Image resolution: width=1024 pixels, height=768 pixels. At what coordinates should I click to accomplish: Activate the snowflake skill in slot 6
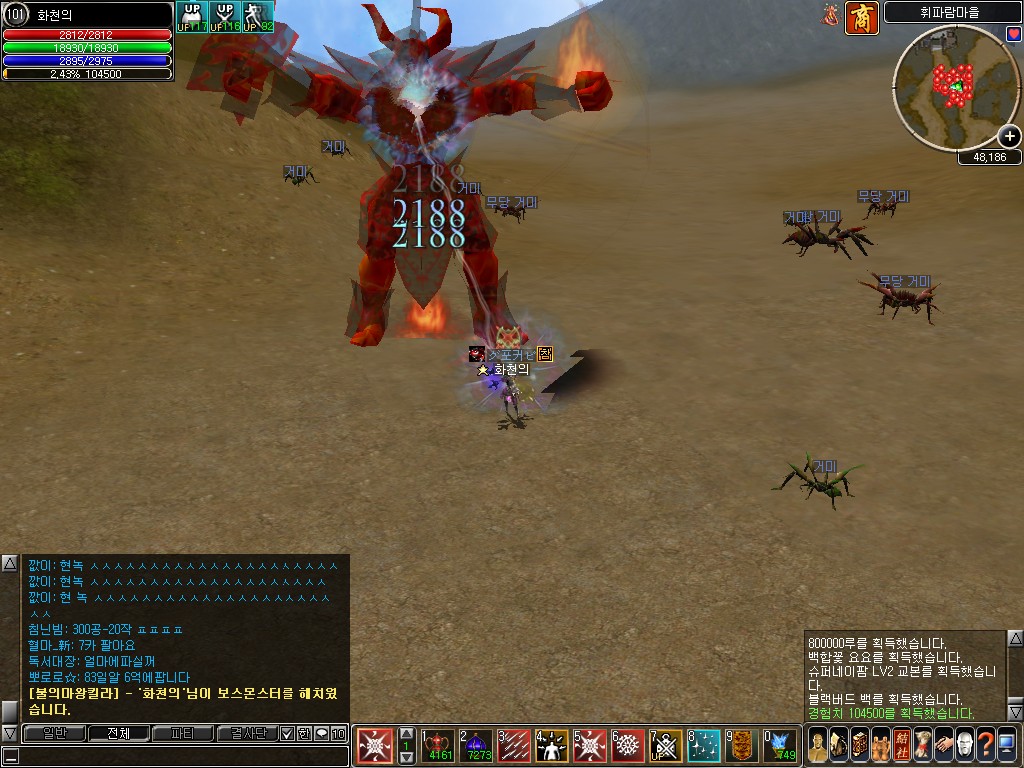point(627,746)
